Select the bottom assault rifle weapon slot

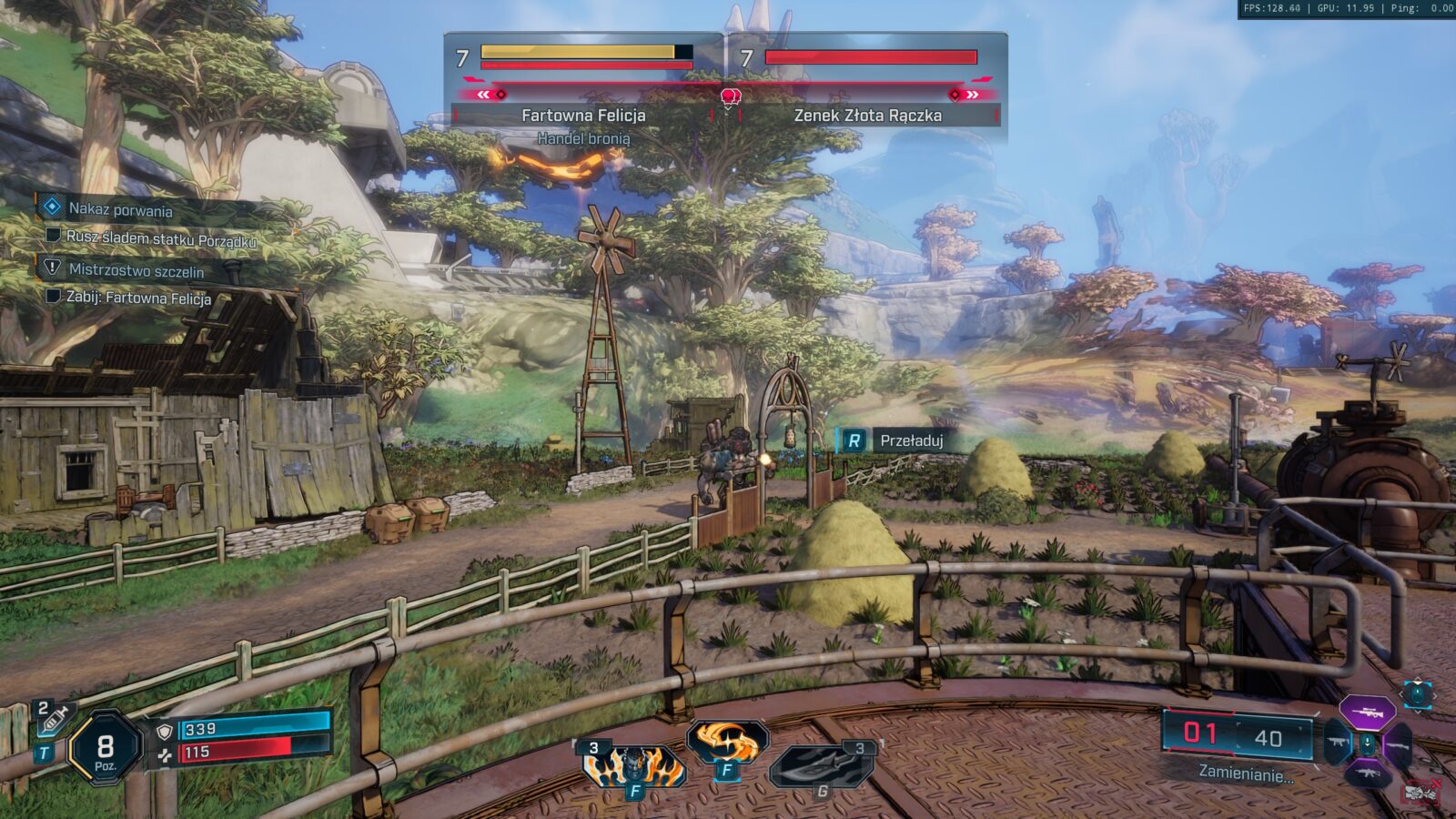coord(1368,774)
